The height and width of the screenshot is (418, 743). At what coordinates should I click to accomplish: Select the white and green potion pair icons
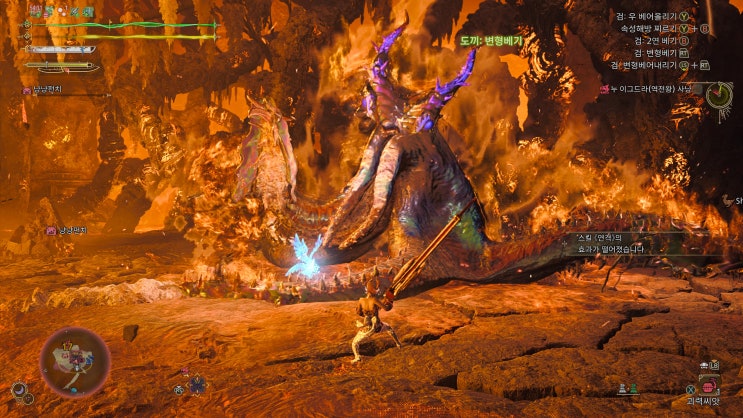(x=627, y=388)
